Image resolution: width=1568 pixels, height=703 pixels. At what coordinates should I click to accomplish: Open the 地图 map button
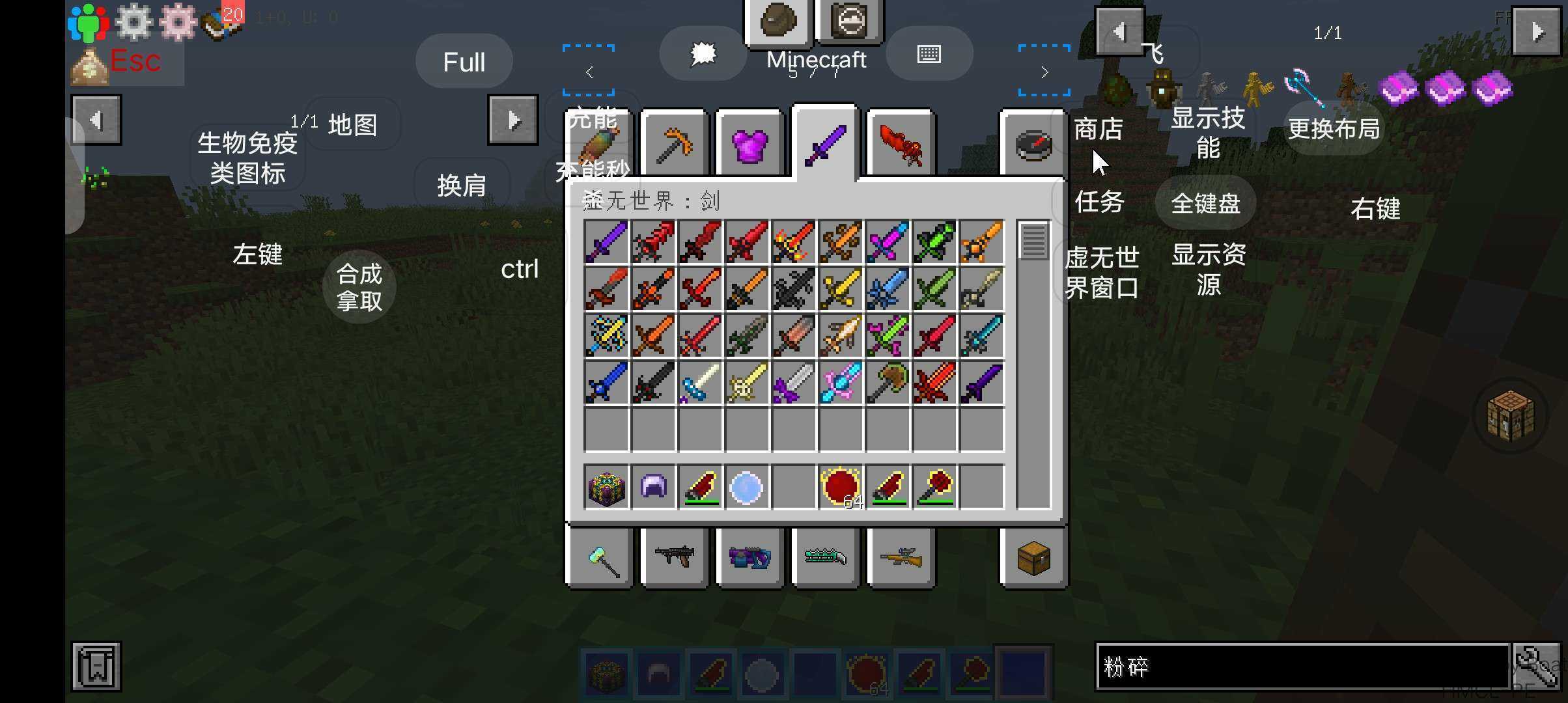click(352, 124)
